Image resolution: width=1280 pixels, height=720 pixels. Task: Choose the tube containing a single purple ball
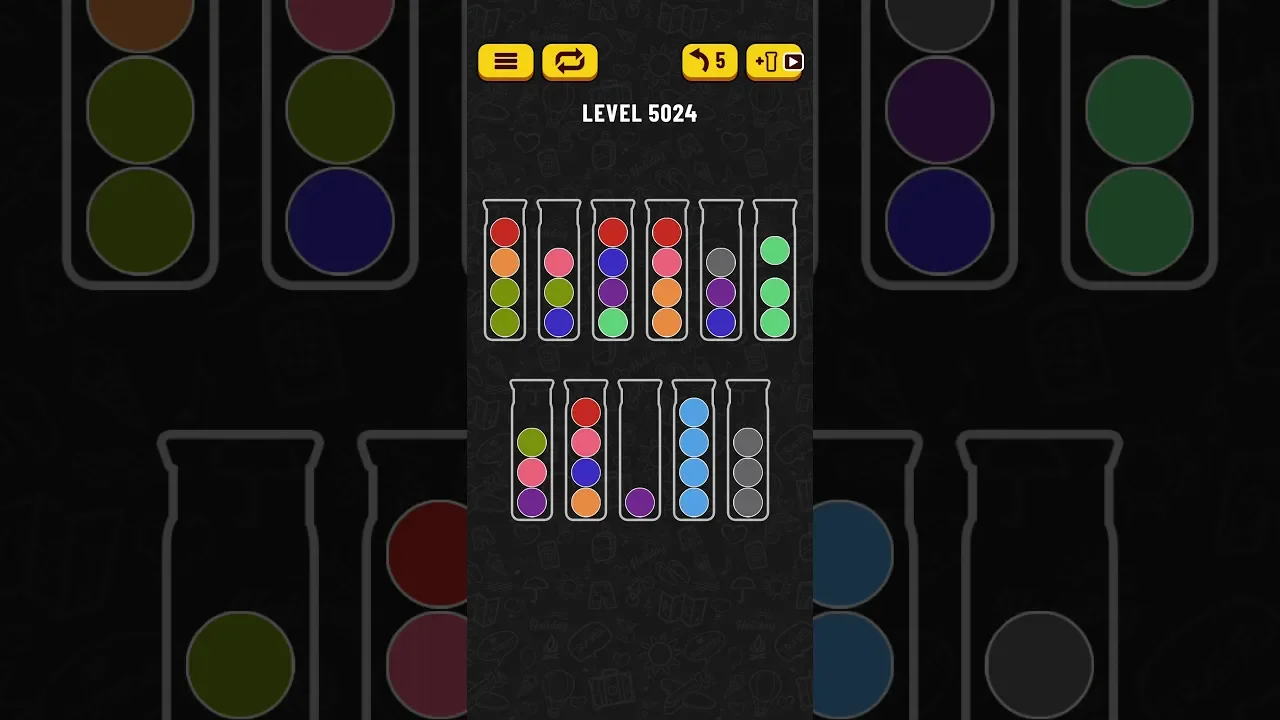coord(640,452)
